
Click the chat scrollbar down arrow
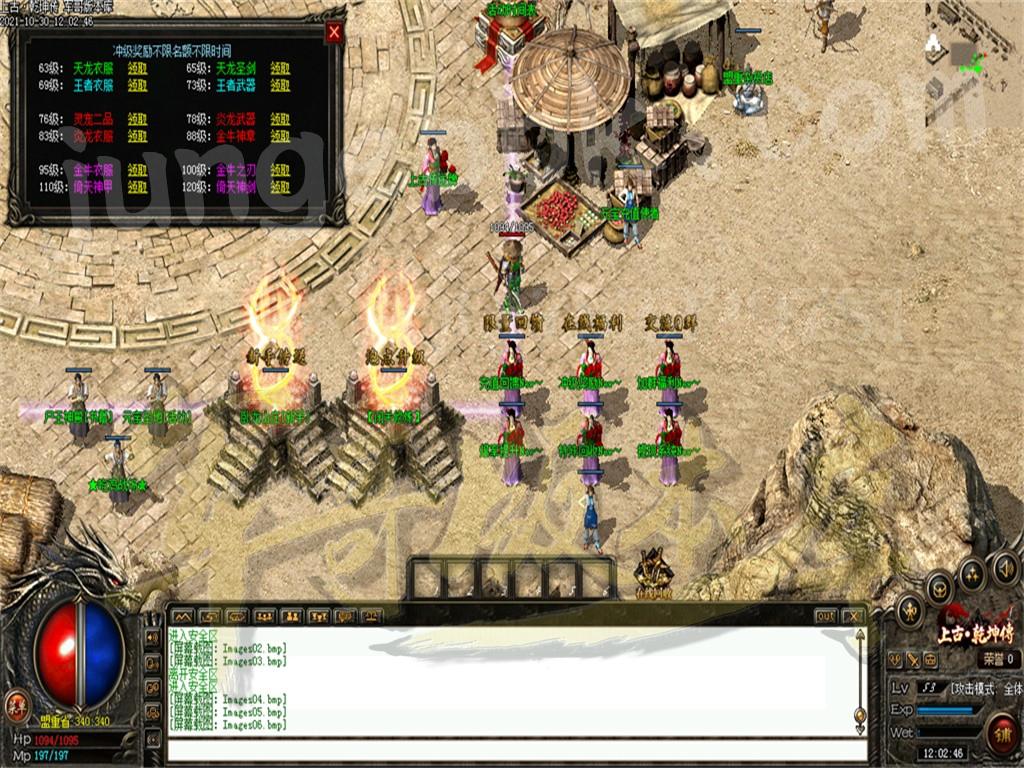click(x=859, y=715)
